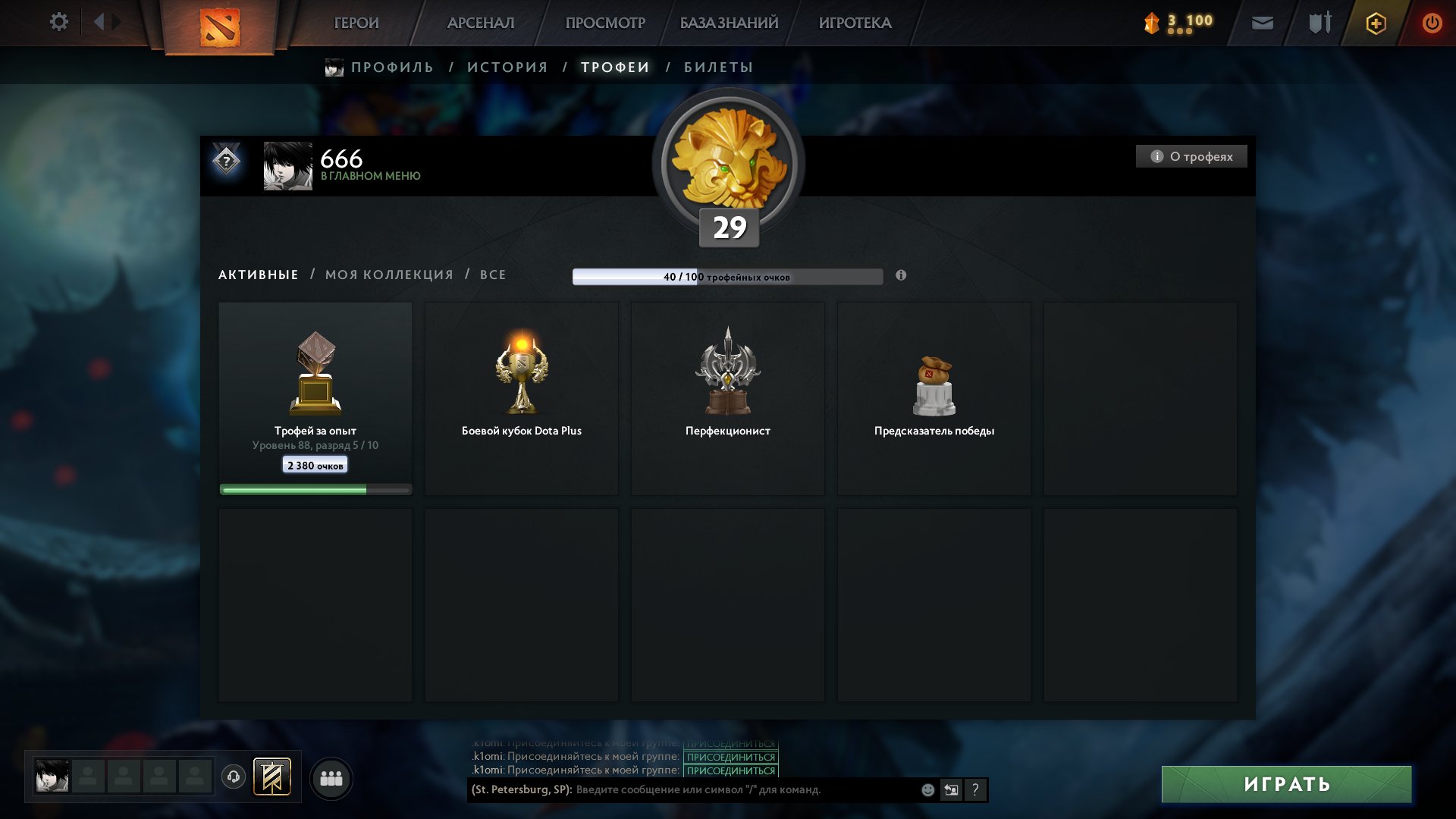
Task: Click the 40/100 trophy points progress bar
Action: click(728, 277)
